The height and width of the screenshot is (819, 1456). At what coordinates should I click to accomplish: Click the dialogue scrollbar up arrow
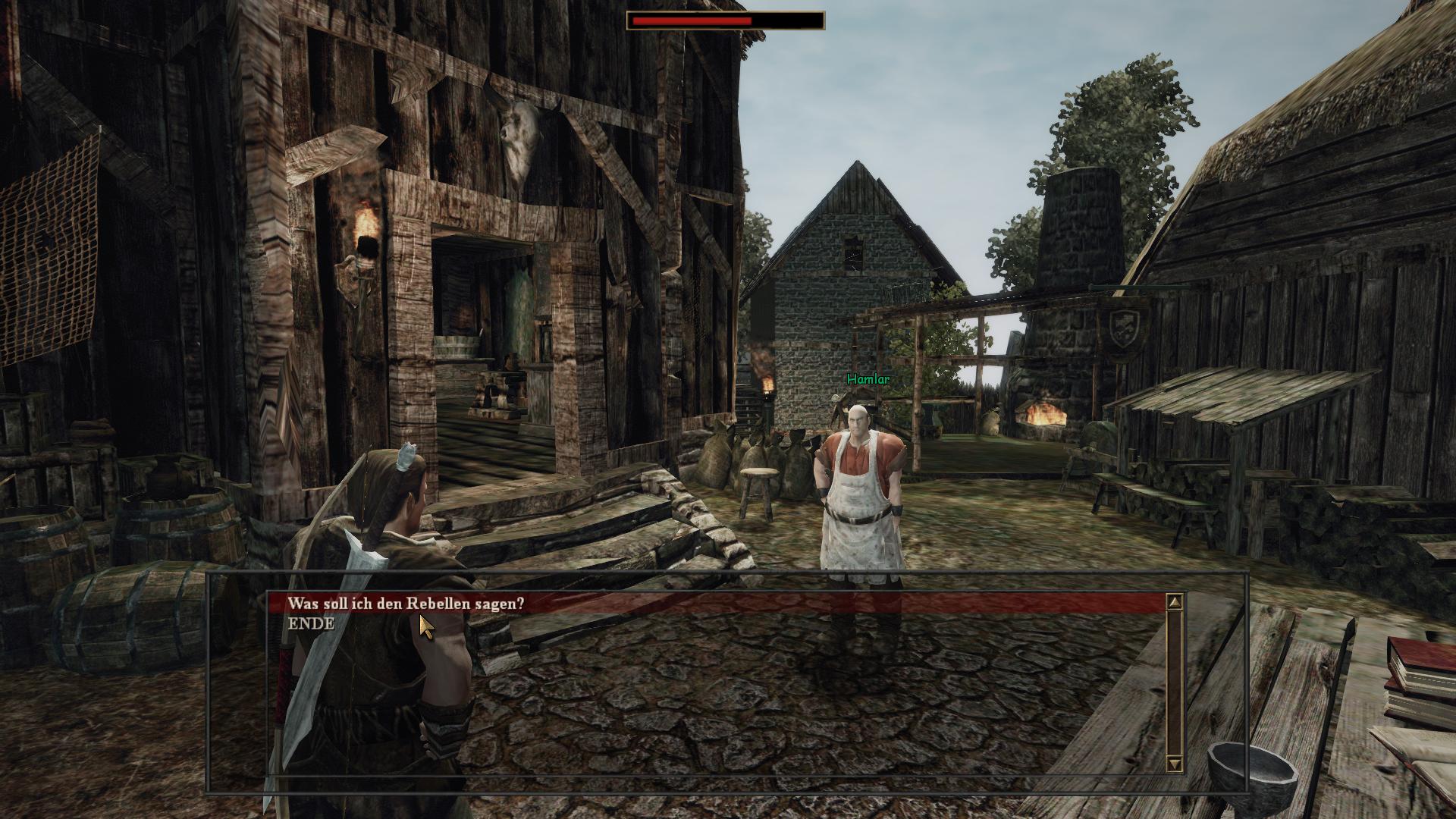[x=1175, y=603]
